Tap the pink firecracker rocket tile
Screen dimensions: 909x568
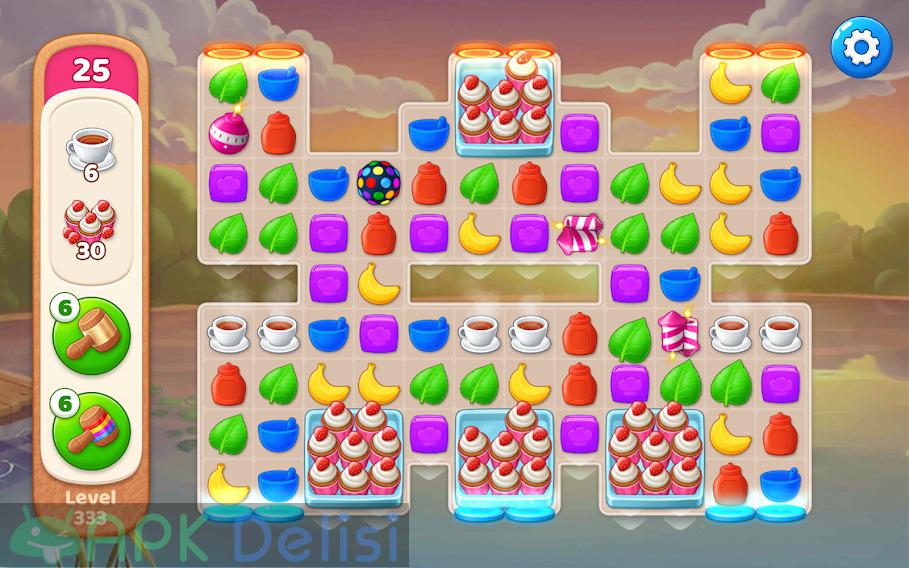(679, 334)
